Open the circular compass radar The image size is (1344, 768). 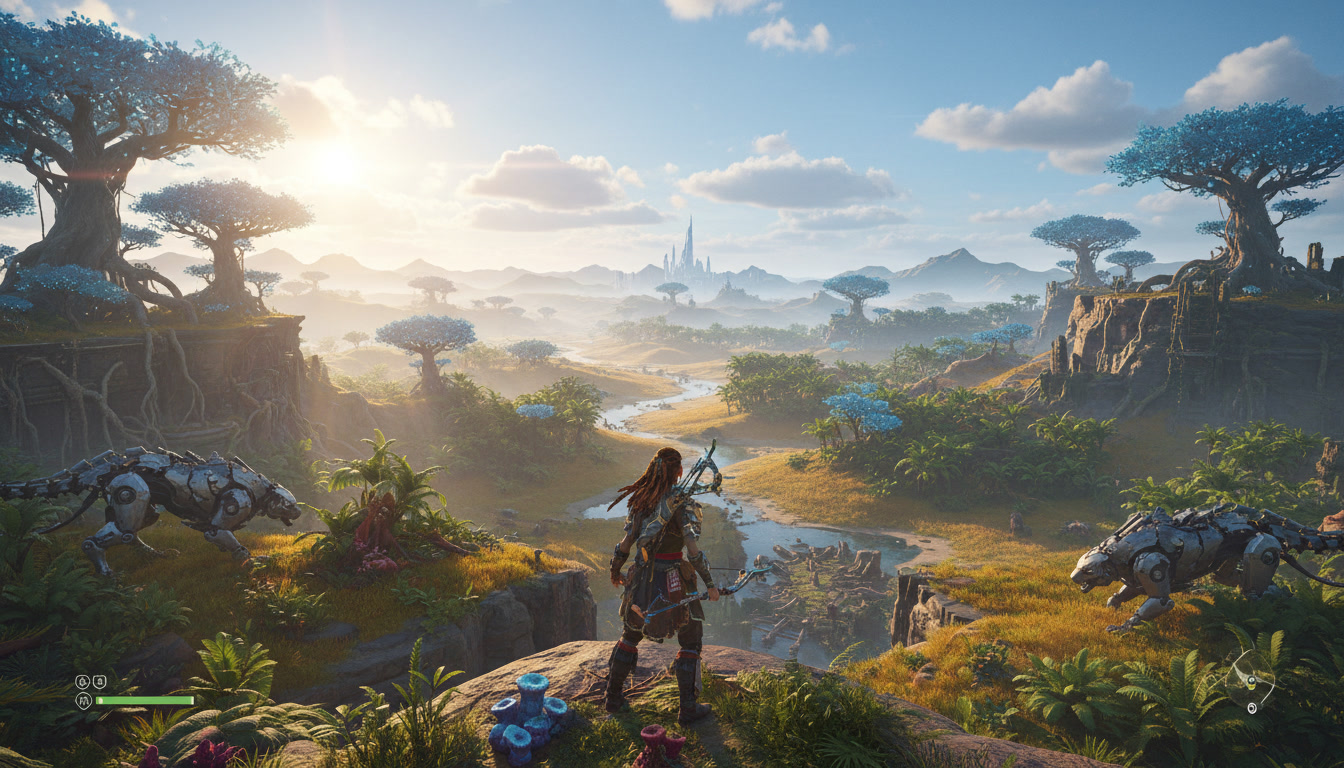click(1250, 680)
